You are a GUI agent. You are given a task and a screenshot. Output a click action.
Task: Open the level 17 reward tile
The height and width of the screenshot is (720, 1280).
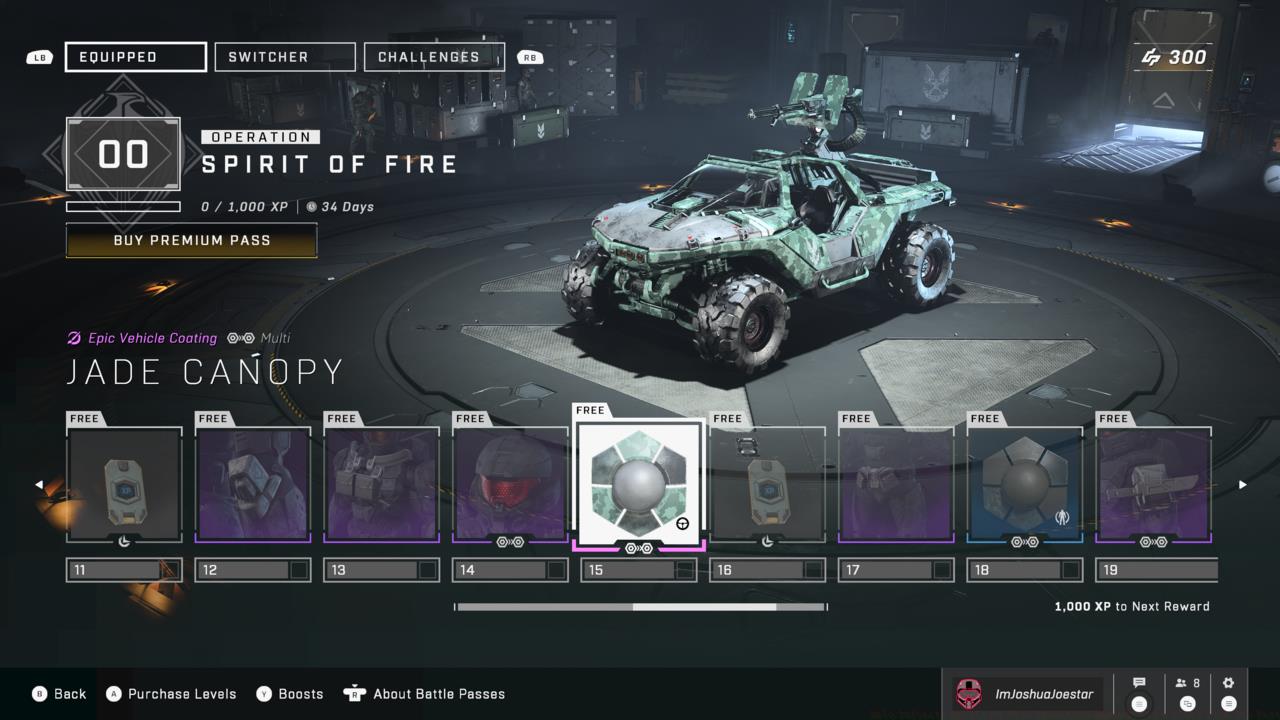click(x=896, y=485)
